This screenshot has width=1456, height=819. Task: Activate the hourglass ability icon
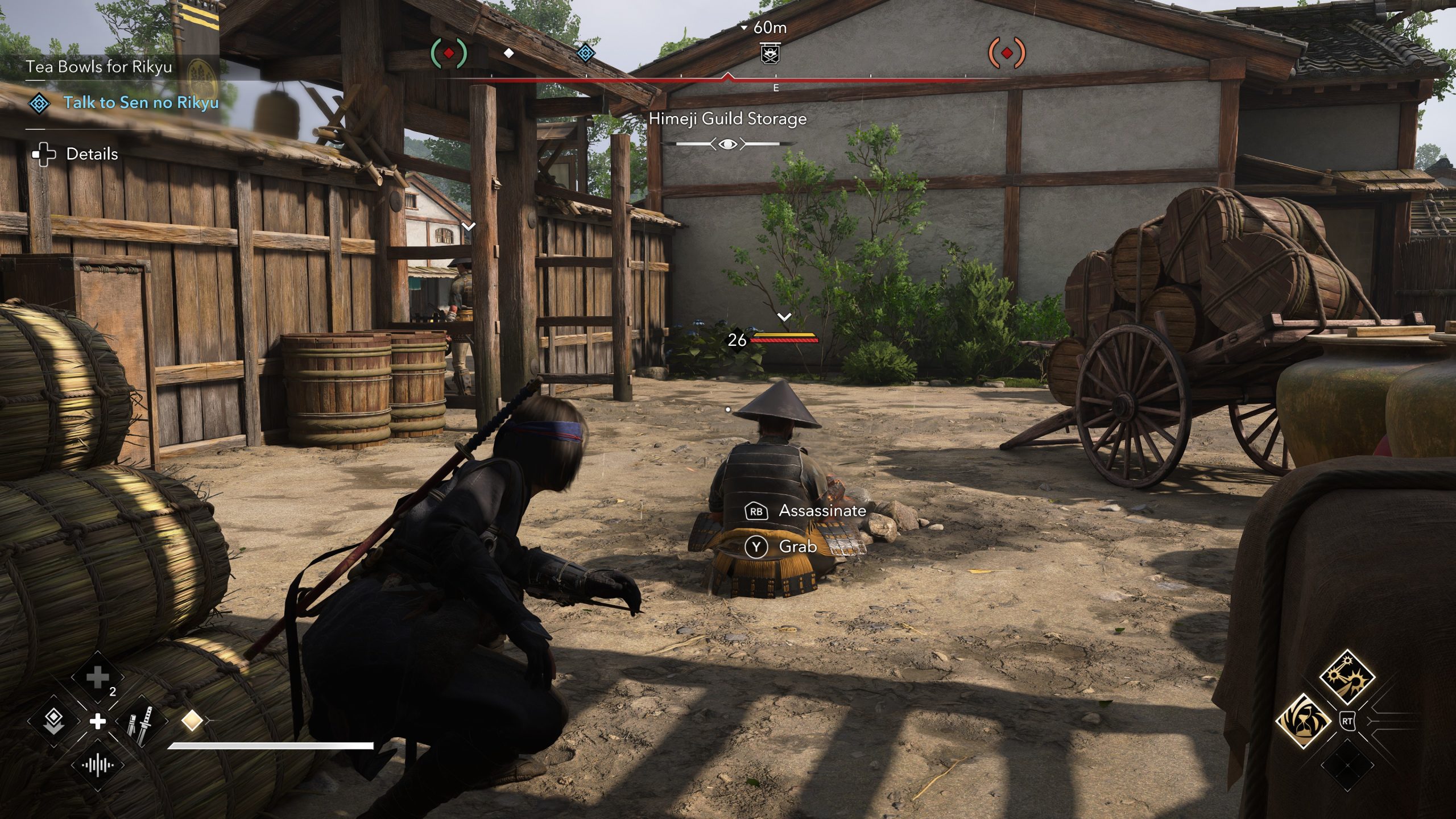(x=1302, y=721)
